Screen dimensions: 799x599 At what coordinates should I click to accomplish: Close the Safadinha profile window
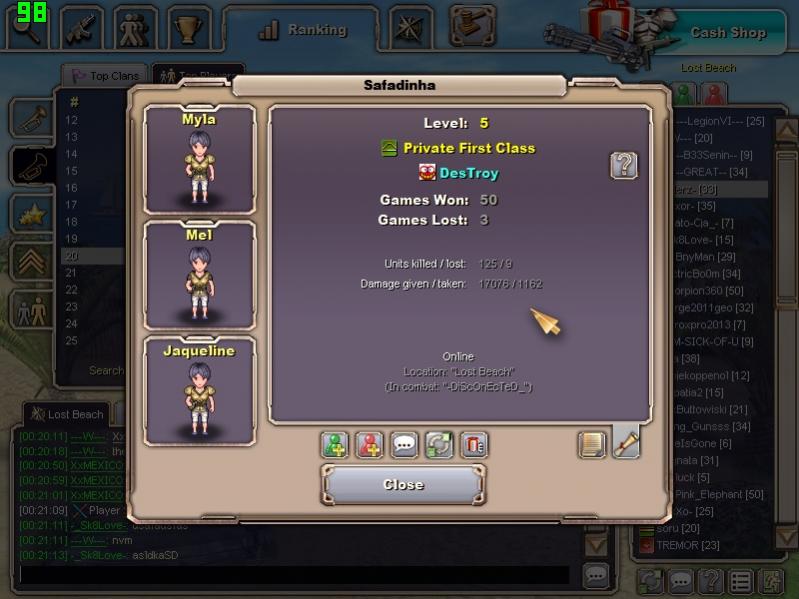[x=403, y=485]
